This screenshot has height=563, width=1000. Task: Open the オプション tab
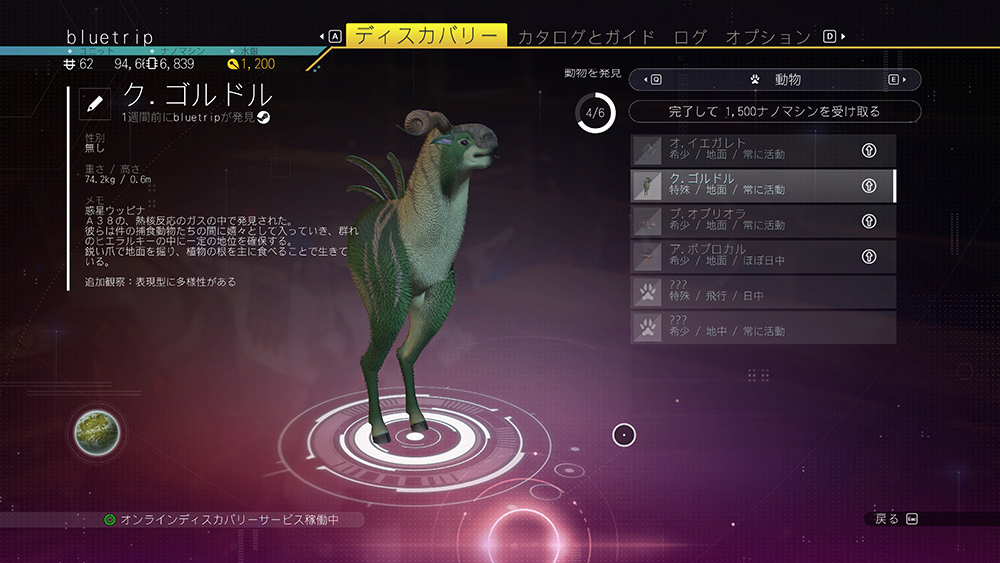click(x=767, y=37)
